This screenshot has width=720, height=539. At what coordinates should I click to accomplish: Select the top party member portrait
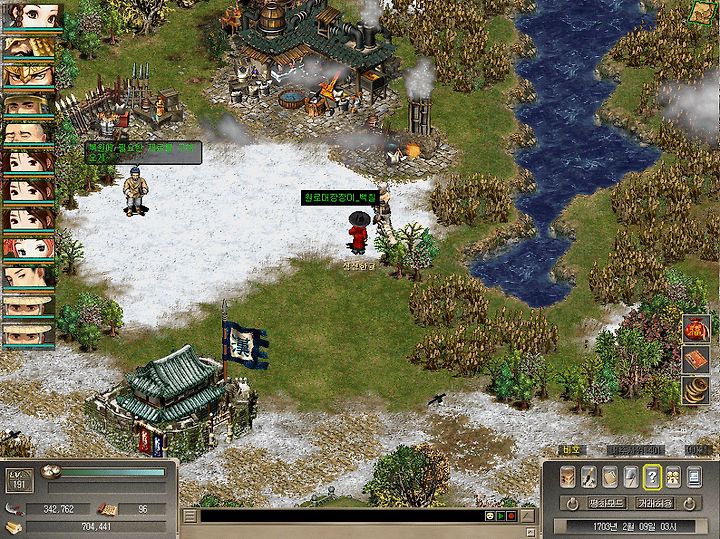(32, 17)
